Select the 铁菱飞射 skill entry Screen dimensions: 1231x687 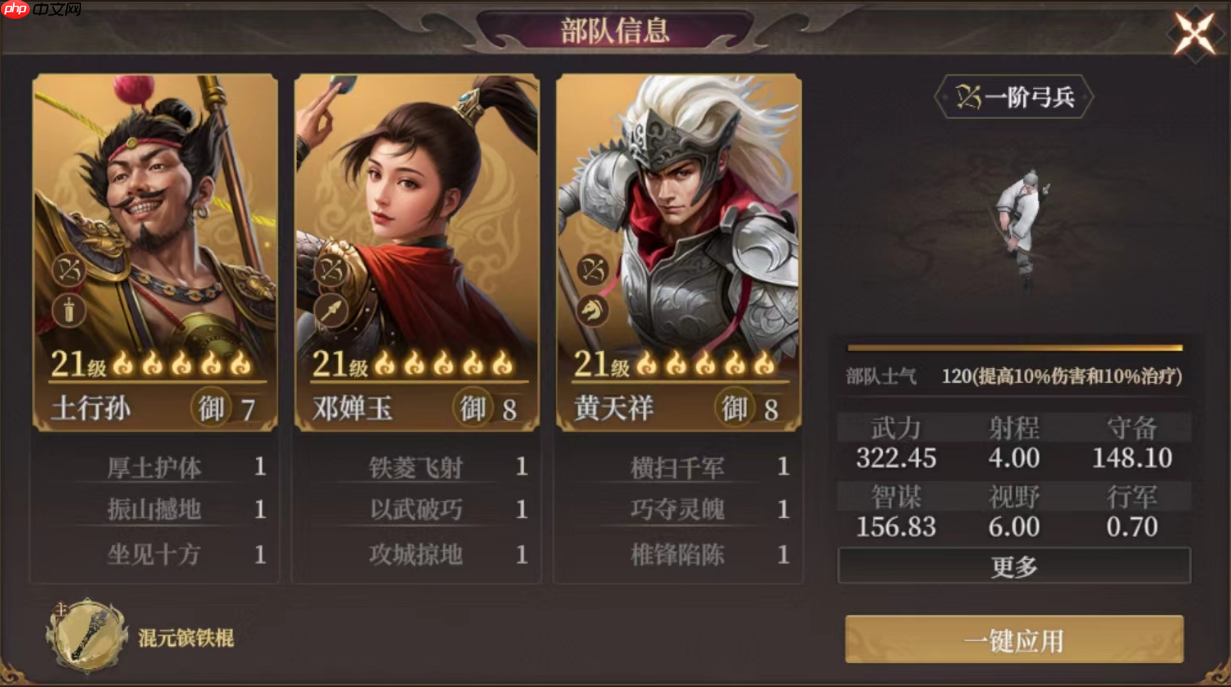[417, 467]
